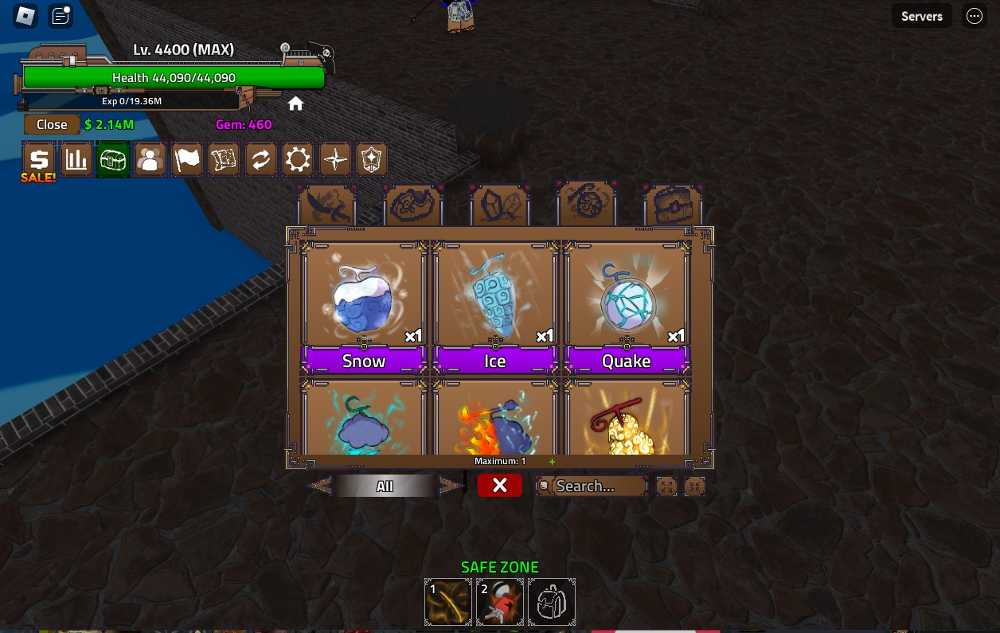Switch to the crossed swords inventory tab
Image resolution: width=1000 pixels, height=633 pixels.
[x=327, y=205]
